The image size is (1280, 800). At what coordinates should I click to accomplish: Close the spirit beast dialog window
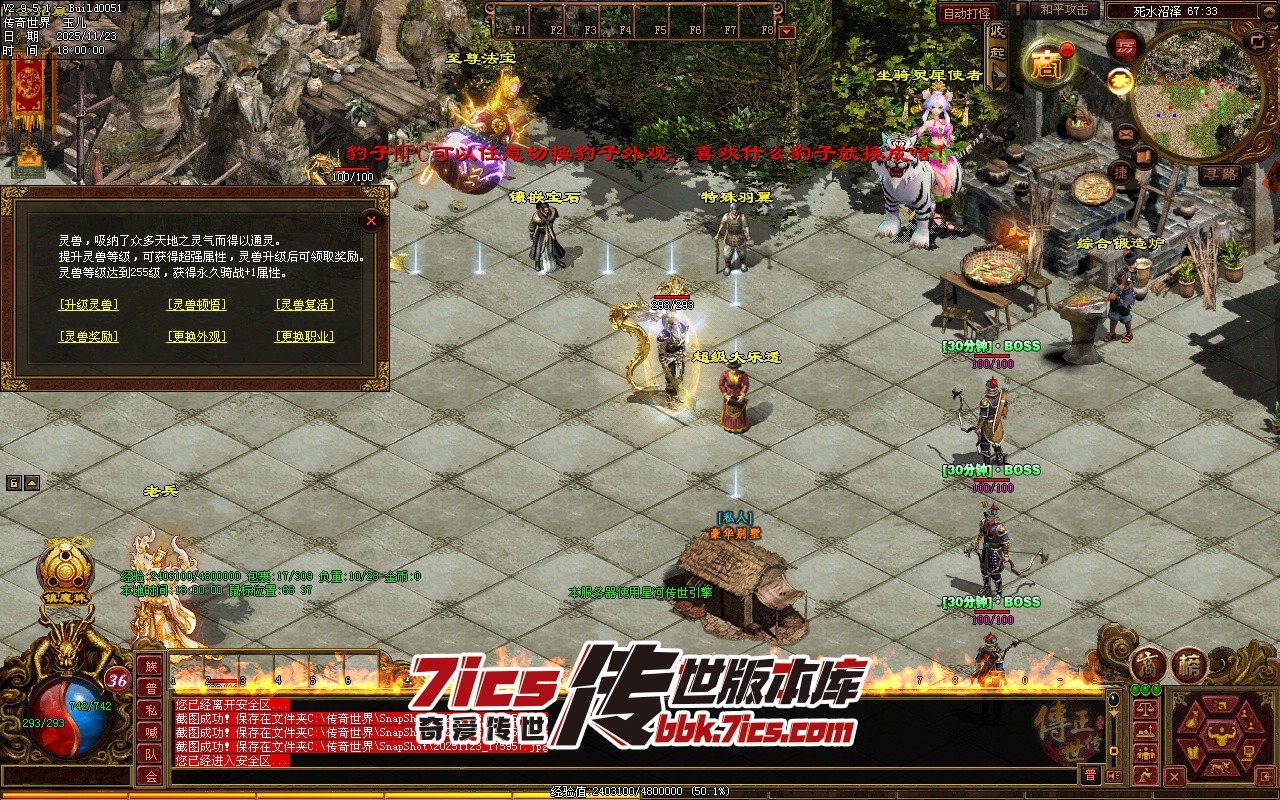click(x=371, y=220)
